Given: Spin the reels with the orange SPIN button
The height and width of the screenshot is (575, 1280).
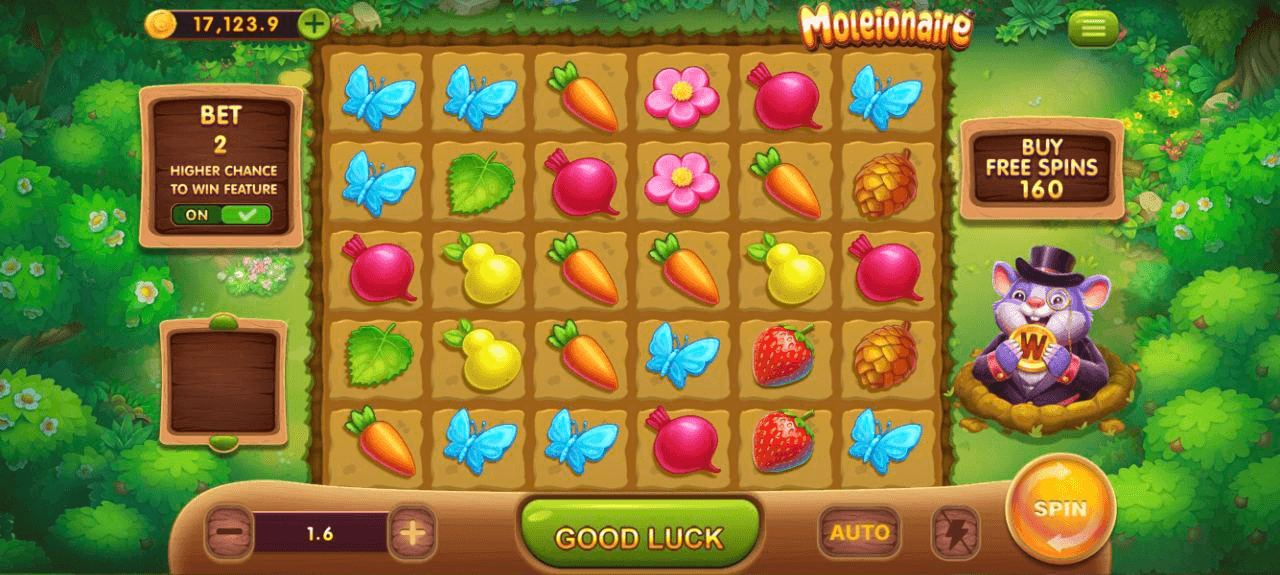Looking at the screenshot, I should pos(1060,509).
